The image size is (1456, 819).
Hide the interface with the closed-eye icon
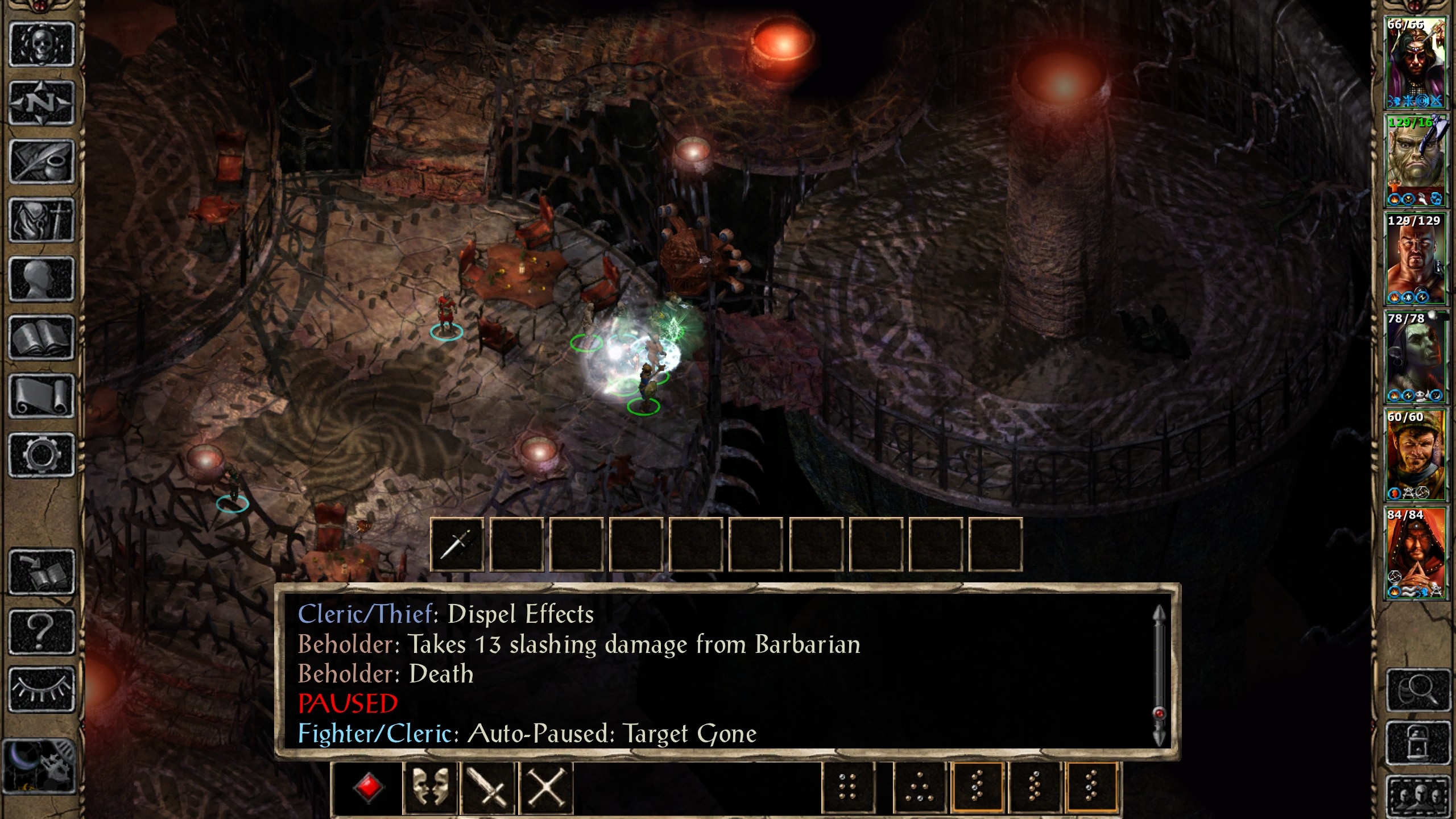(42, 689)
